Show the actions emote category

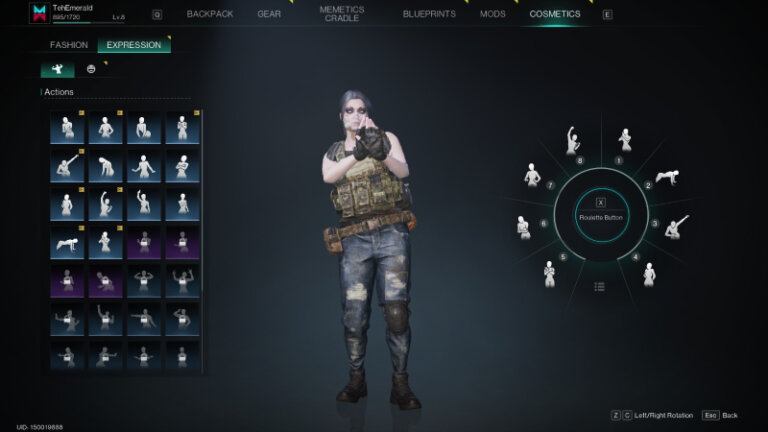(58, 69)
